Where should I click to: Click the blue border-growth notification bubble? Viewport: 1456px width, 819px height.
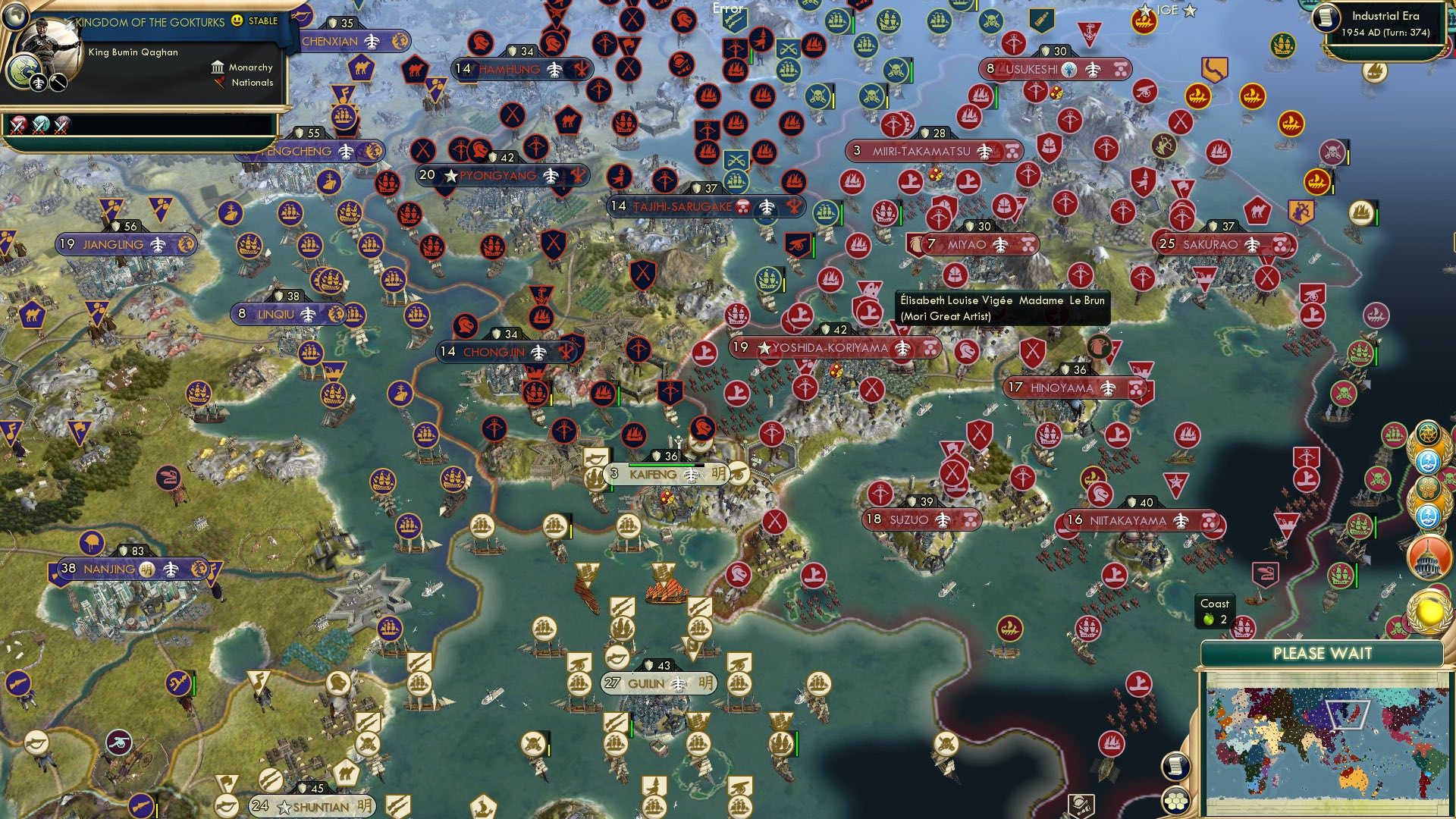pos(1426,463)
